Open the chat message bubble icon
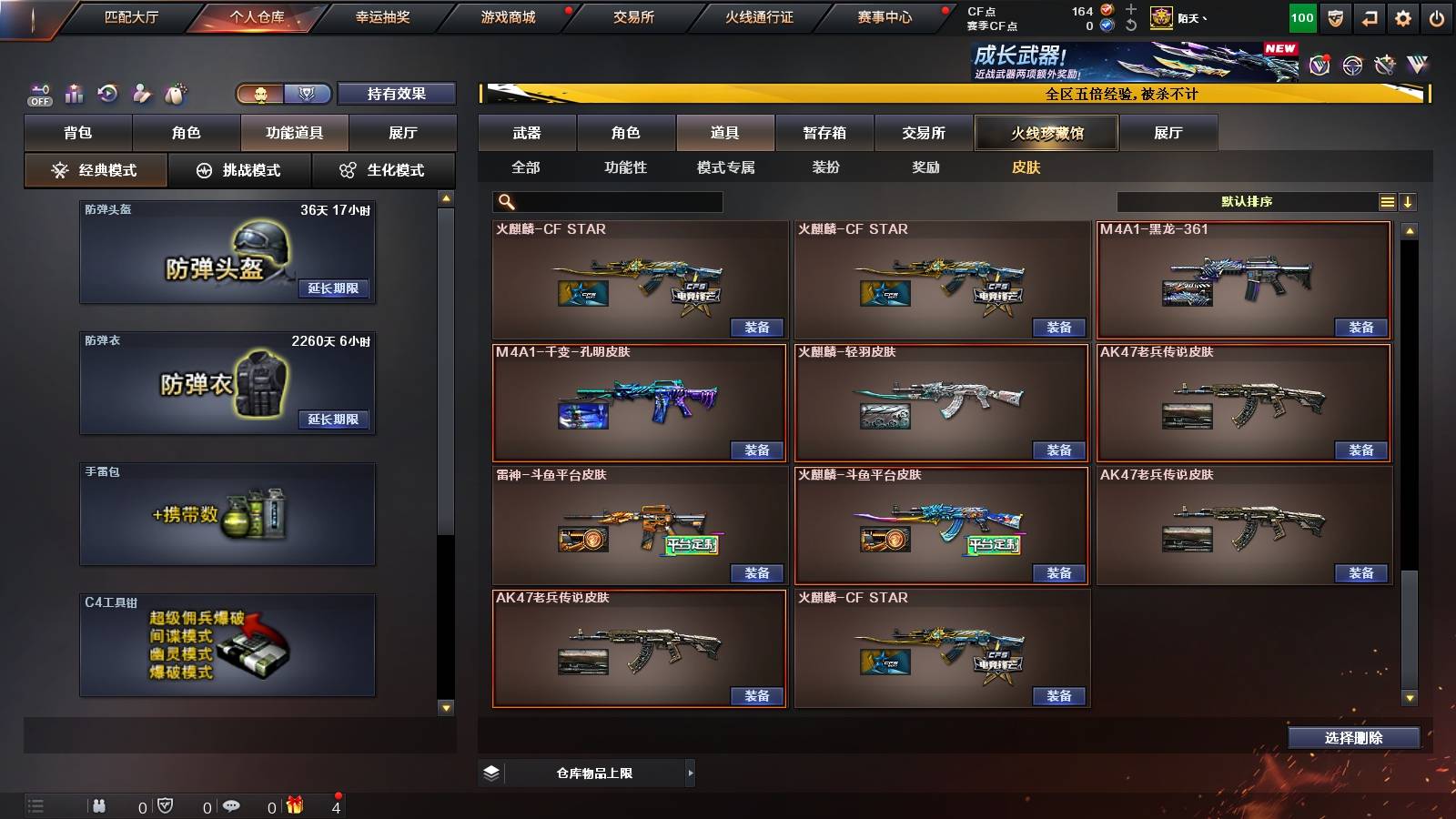 click(x=231, y=805)
